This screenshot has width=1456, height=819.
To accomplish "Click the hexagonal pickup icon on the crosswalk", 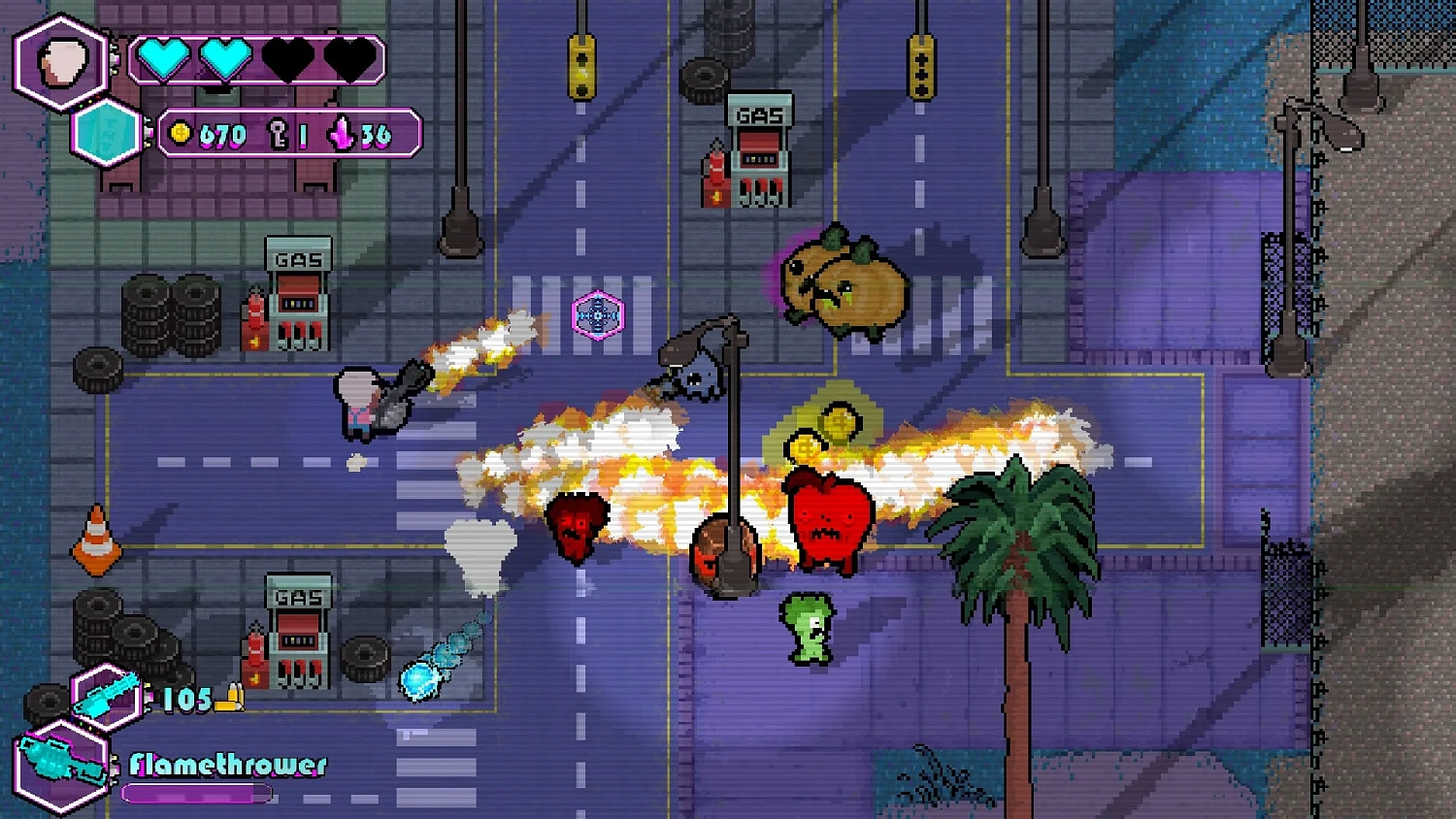I will pos(600,314).
